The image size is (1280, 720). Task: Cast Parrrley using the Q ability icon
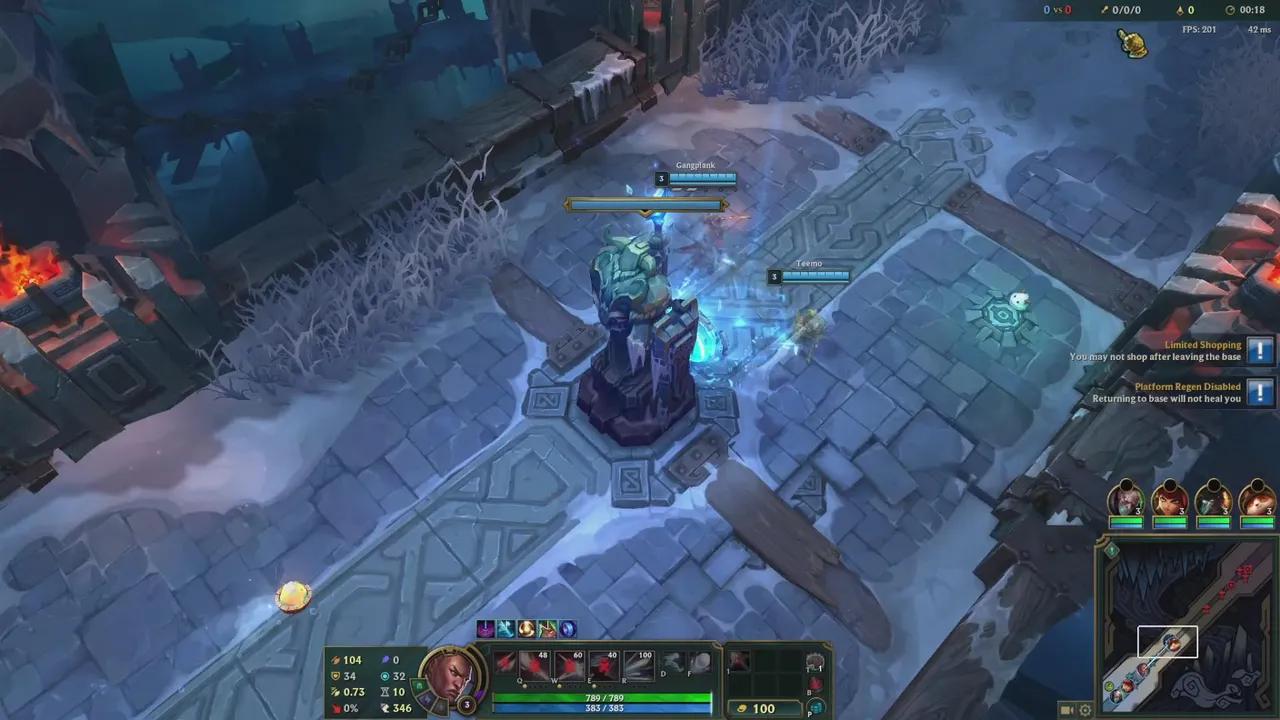[x=534, y=666]
